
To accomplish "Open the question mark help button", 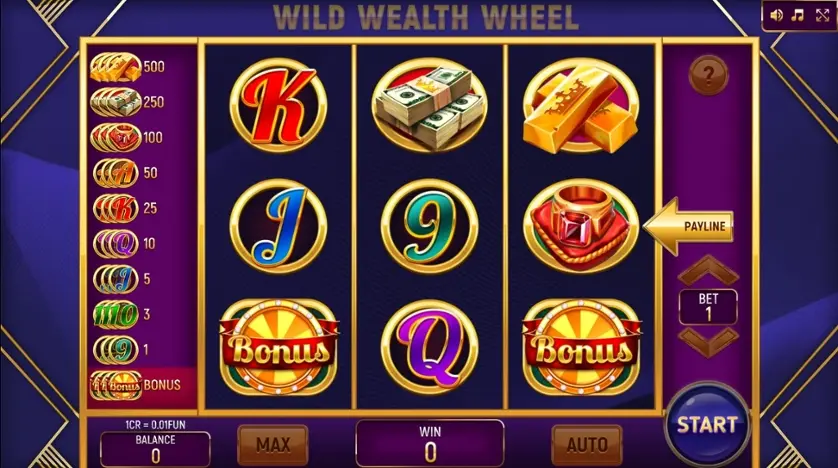I will [x=710, y=74].
